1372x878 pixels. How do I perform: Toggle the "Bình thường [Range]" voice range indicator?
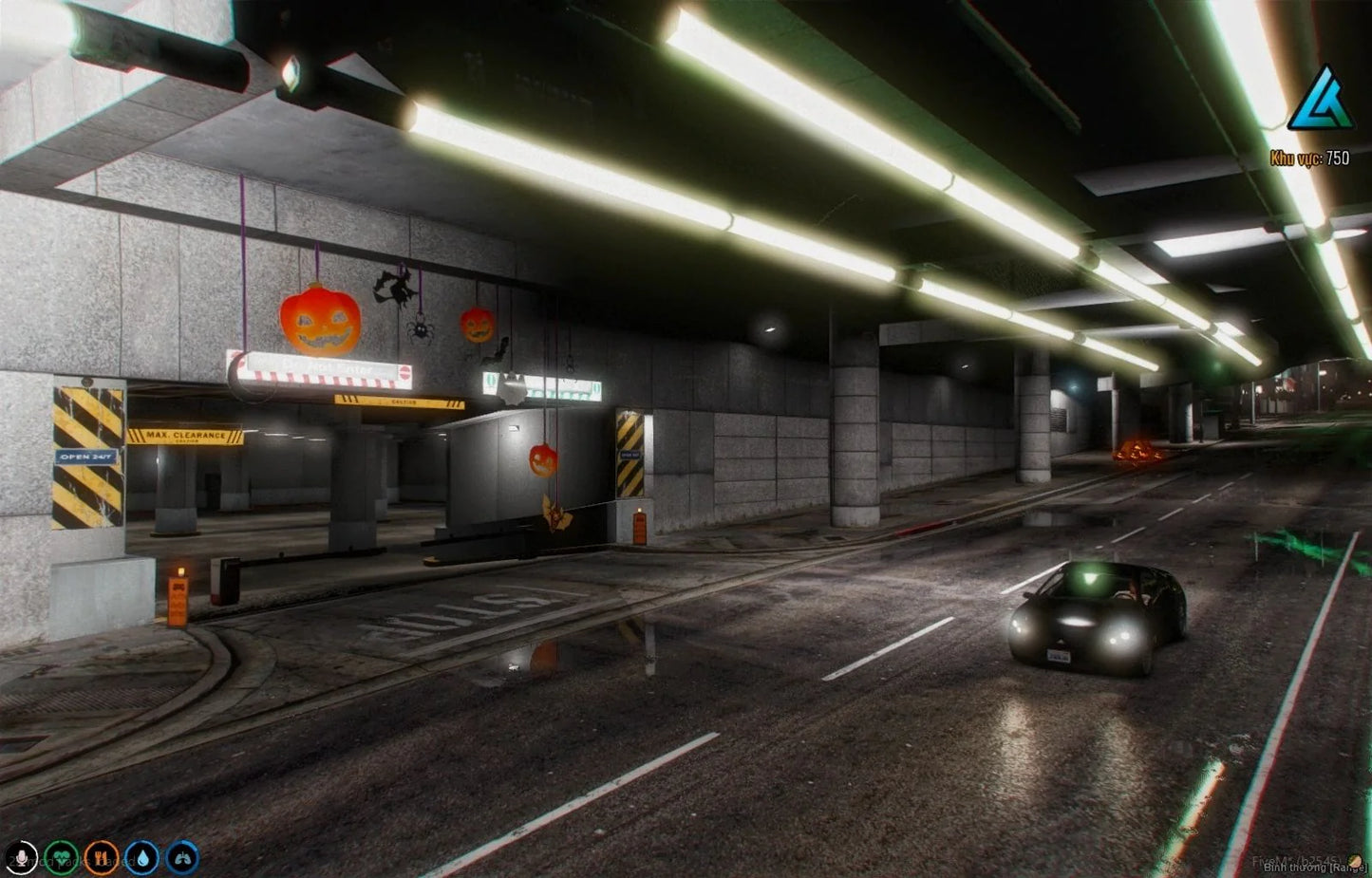pyautogui.click(x=1313, y=868)
